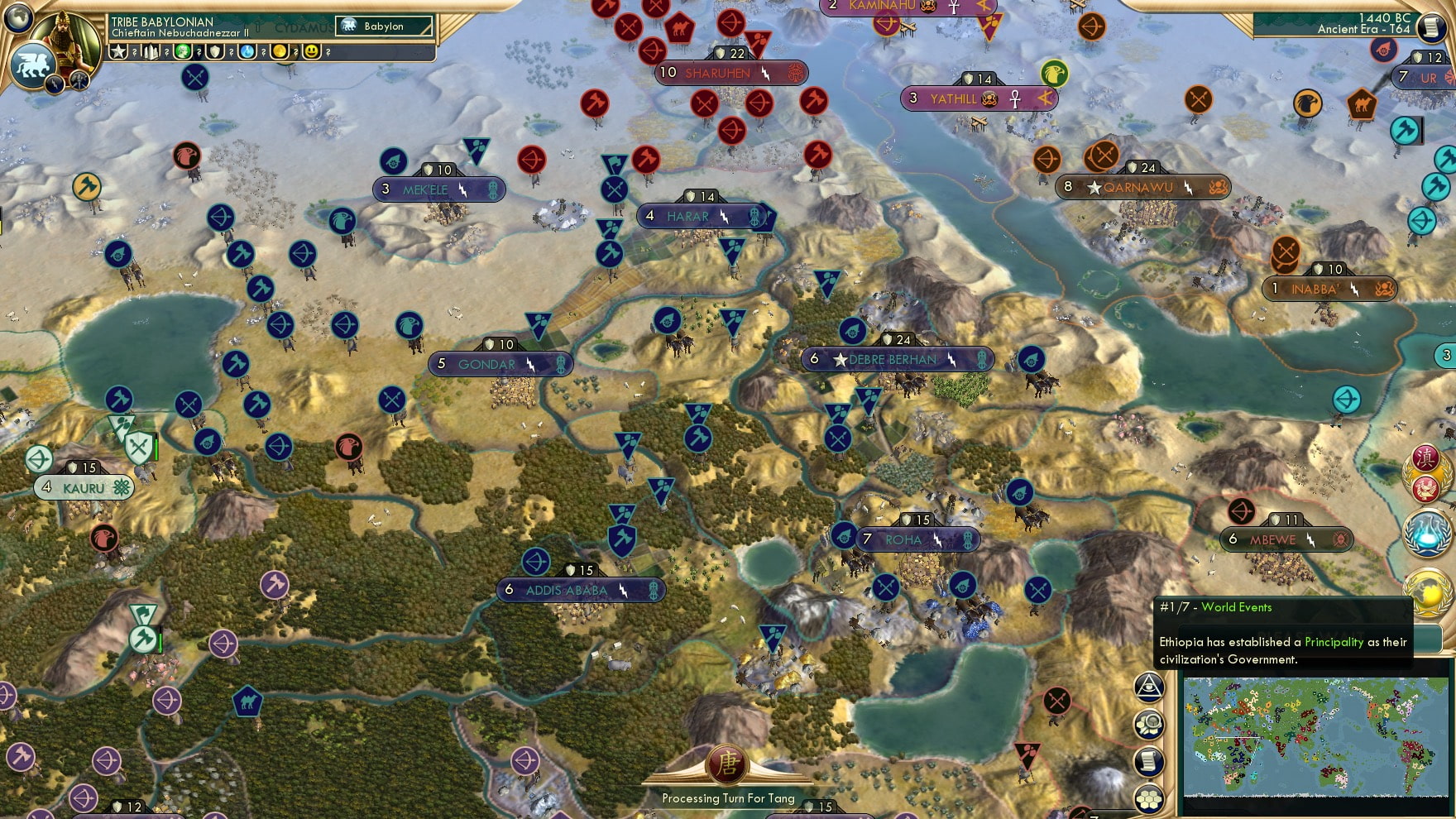Open the notification log scroll icon beside minimap
Viewport: 1456px width, 819px height.
tap(1147, 761)
